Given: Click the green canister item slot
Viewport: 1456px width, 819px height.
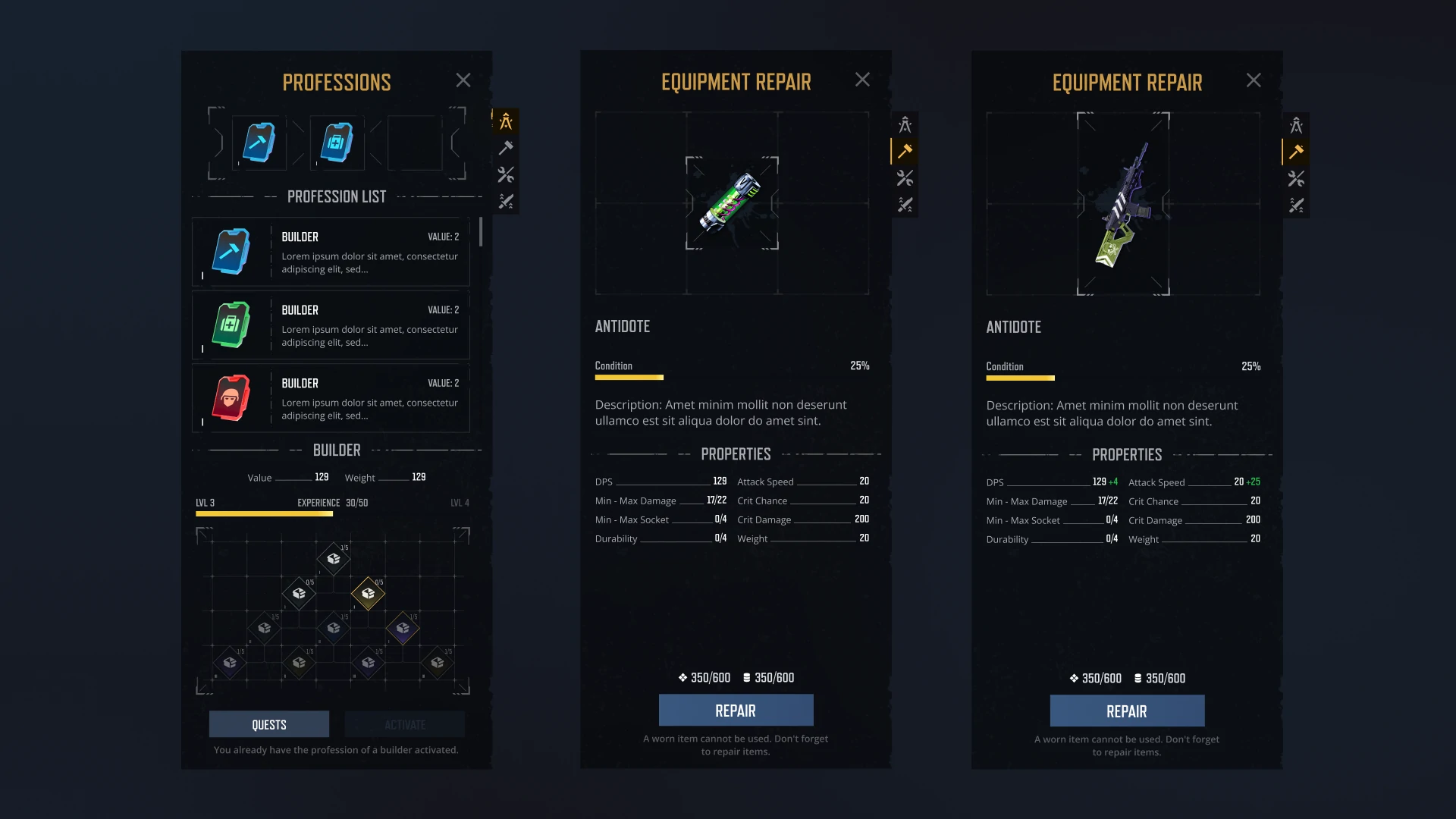Looking at the screenshot, I should tap(732, 202).
